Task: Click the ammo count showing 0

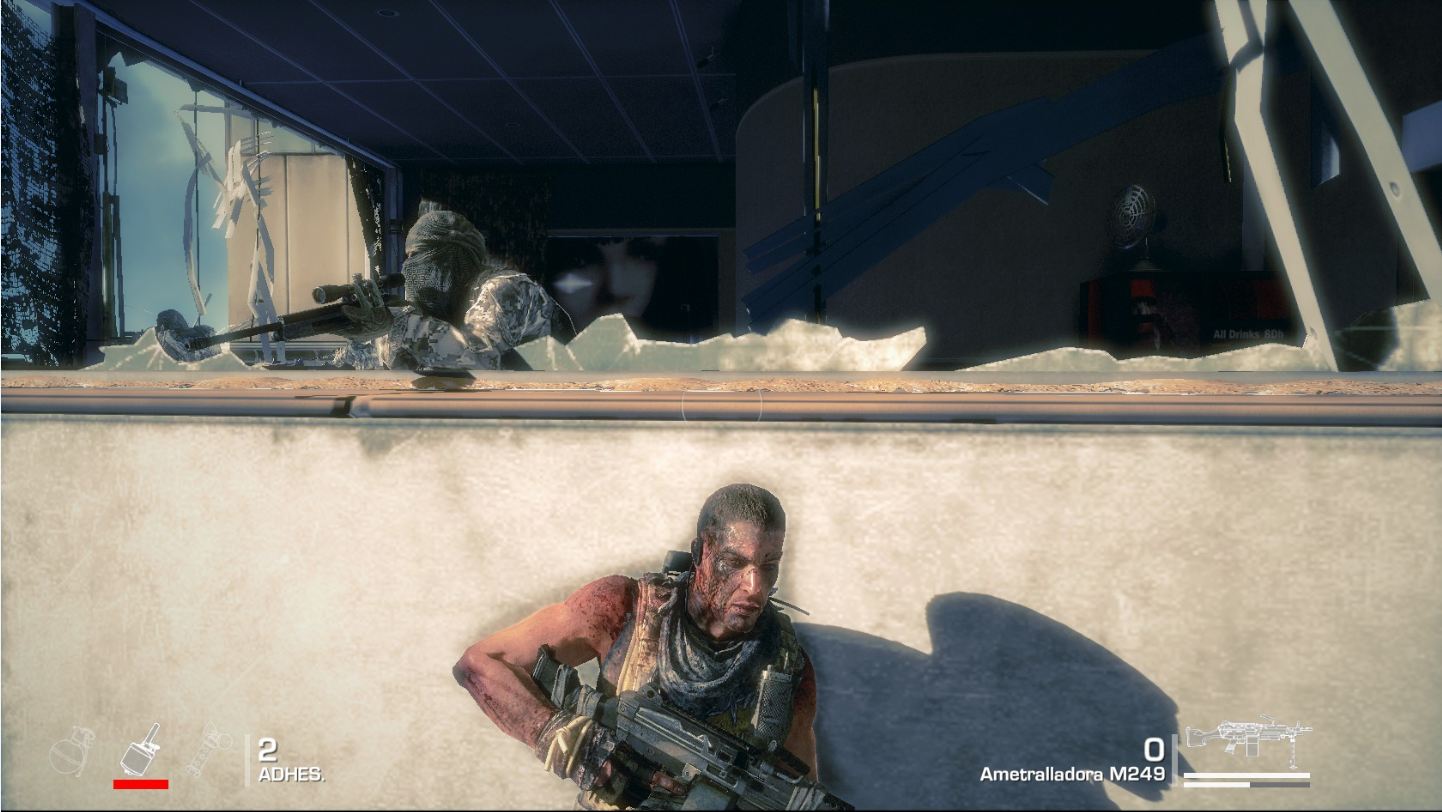Action: pyautogui.click(x=1153, y=747)
